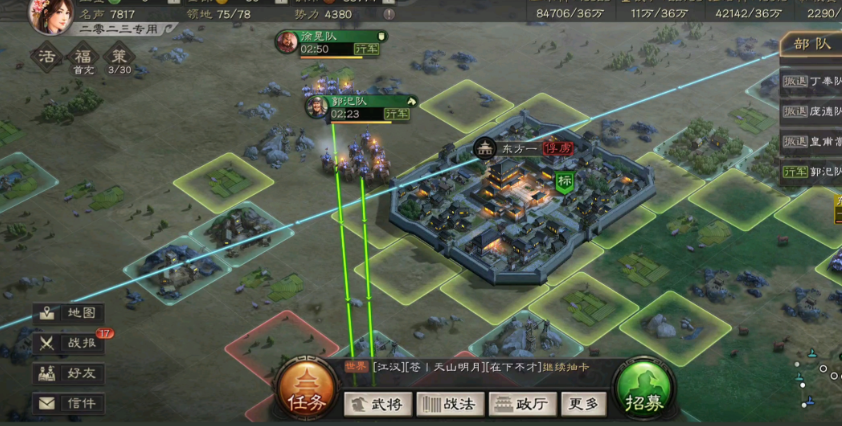
Task: Open the 策 strategy icon
Action: tap(119, 56)
